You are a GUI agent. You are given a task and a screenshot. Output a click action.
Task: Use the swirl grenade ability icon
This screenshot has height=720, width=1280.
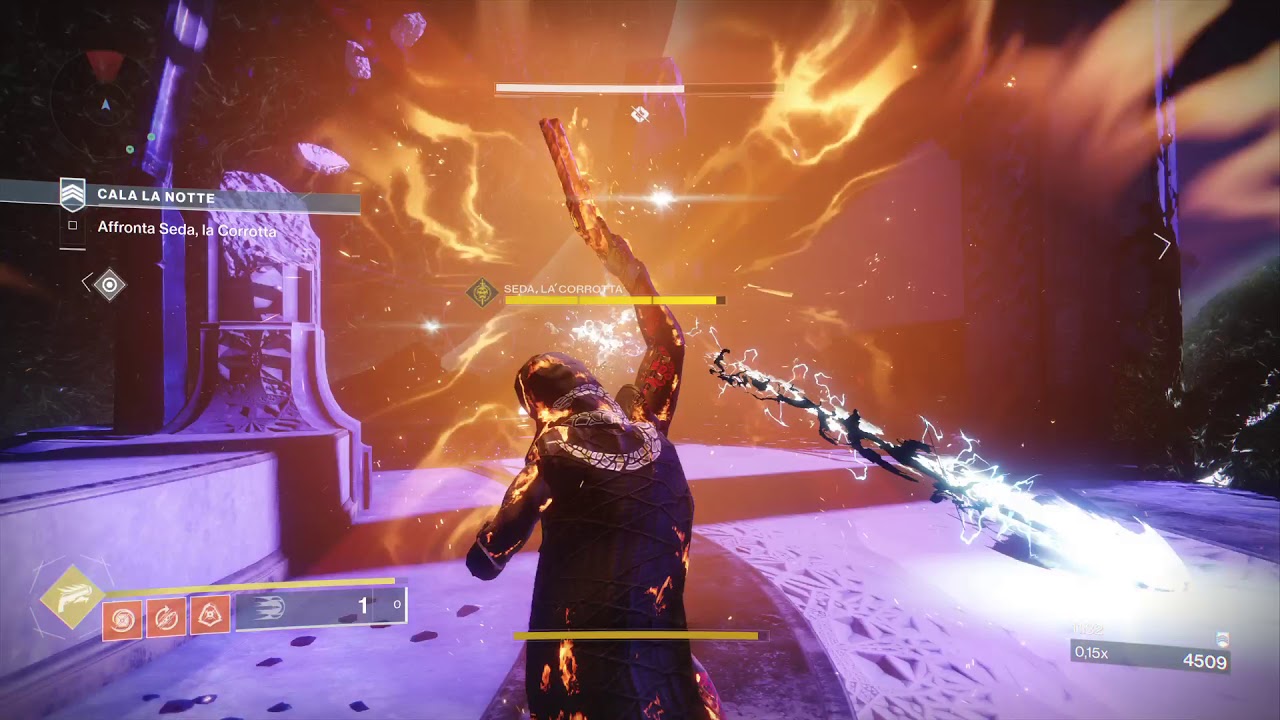tap(123, 617)
